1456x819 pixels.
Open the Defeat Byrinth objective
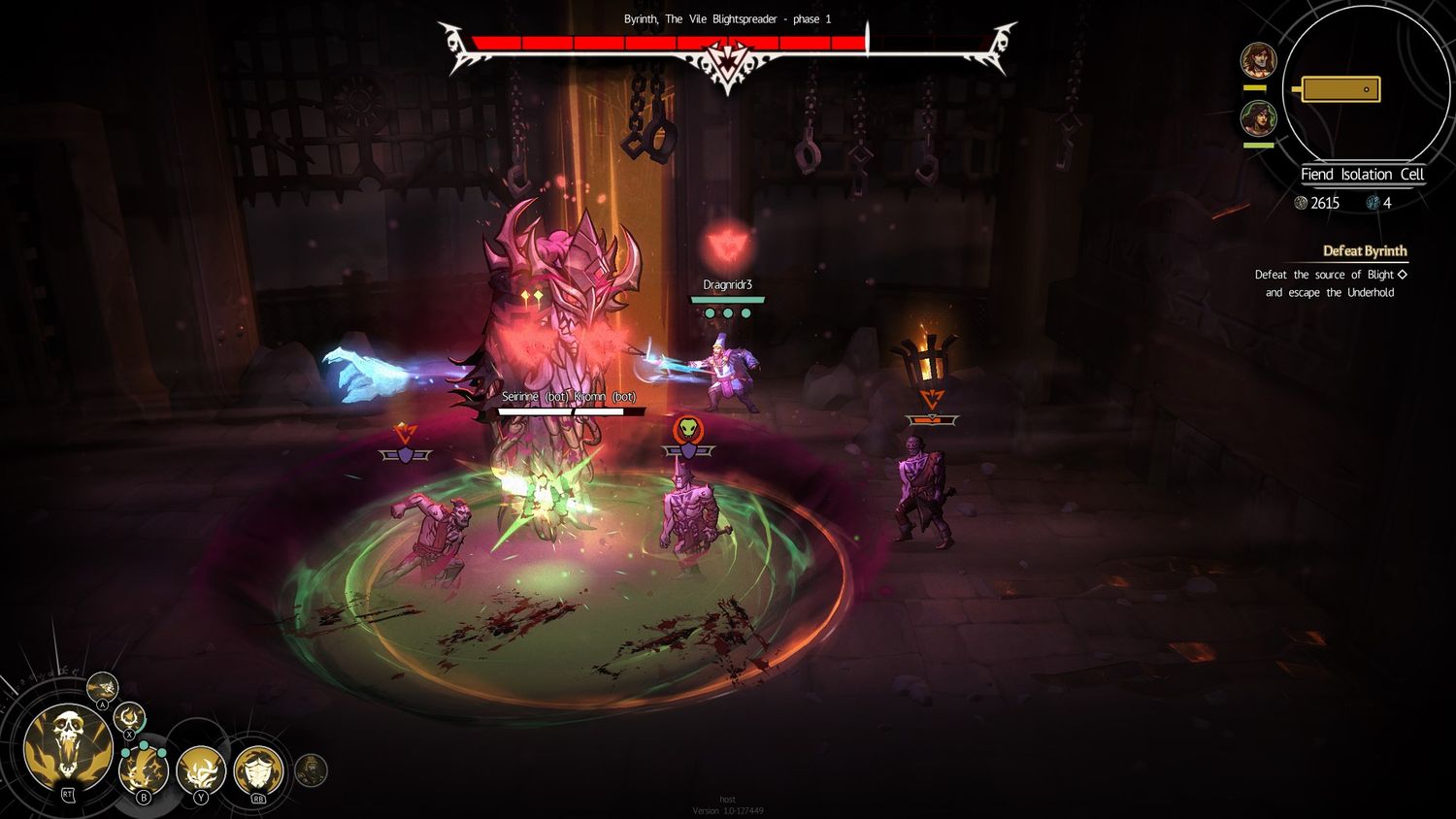(1364, 251)
